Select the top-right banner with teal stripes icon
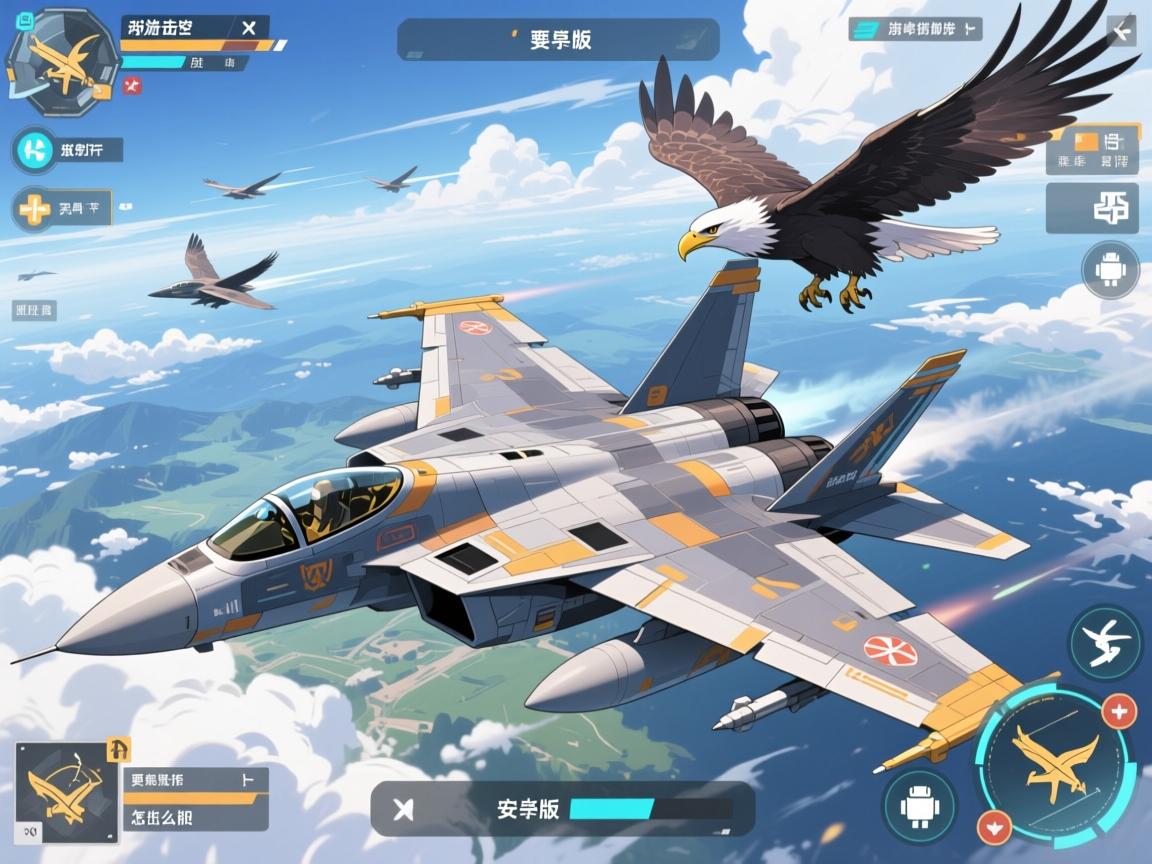Image resolution: width=1152 pixels, height=864 pixels. (914, 30)
